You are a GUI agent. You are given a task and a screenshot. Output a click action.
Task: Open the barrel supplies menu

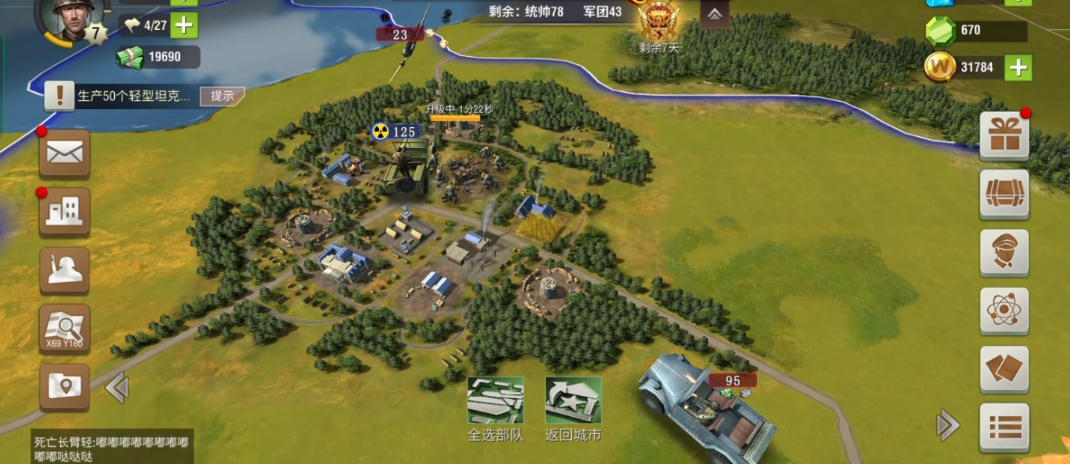click(1004, 194)
